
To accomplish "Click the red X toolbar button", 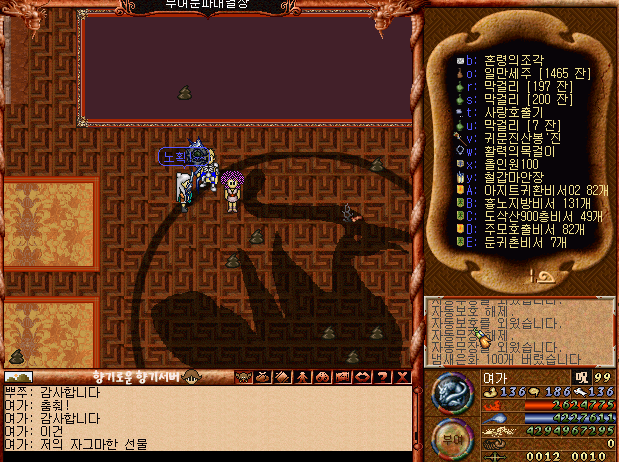I will coord(403,377).
